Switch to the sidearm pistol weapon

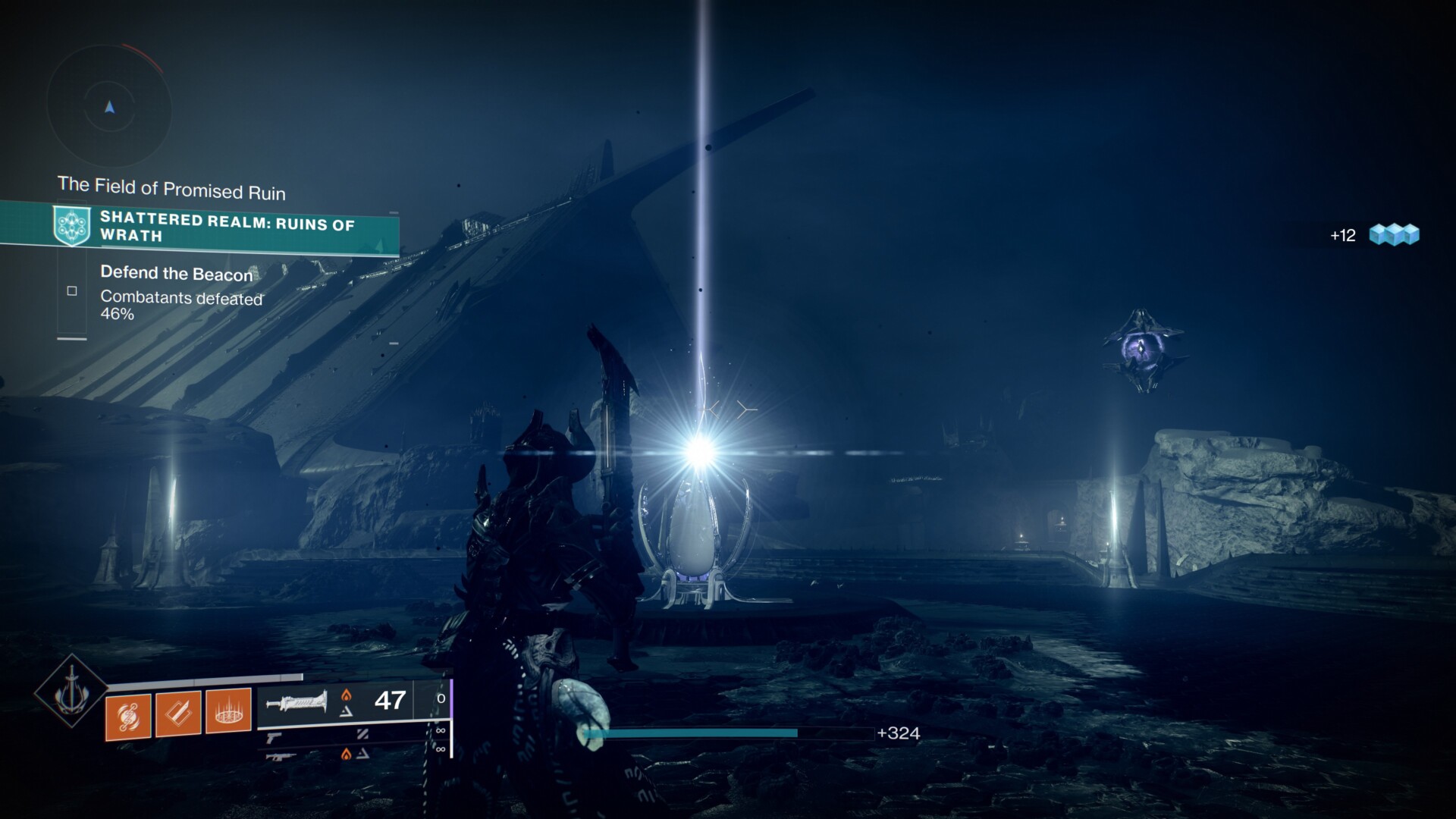(275, 736)
